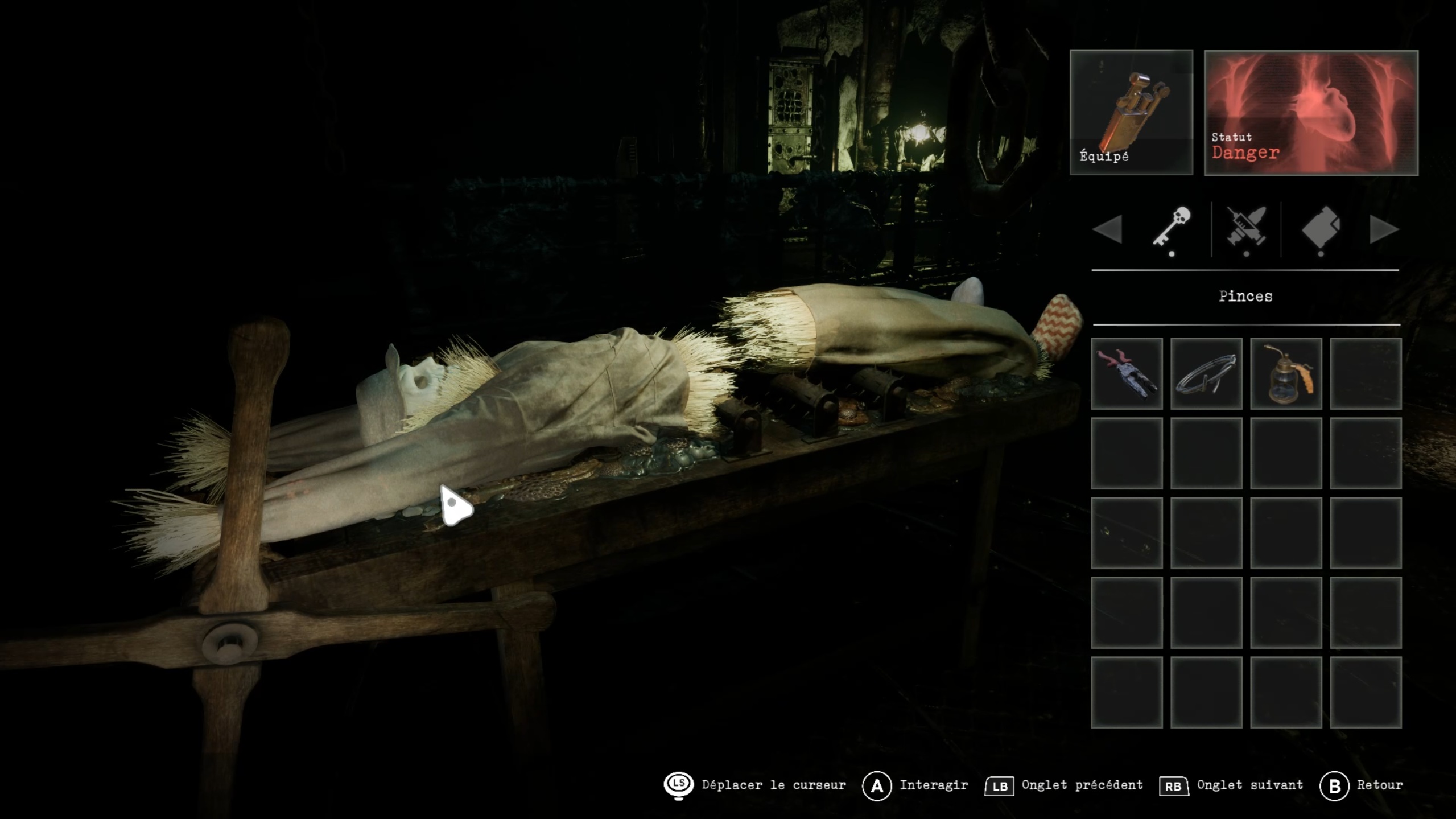
Task: Choose the brass oil can slot
Action: (1285, 373)
